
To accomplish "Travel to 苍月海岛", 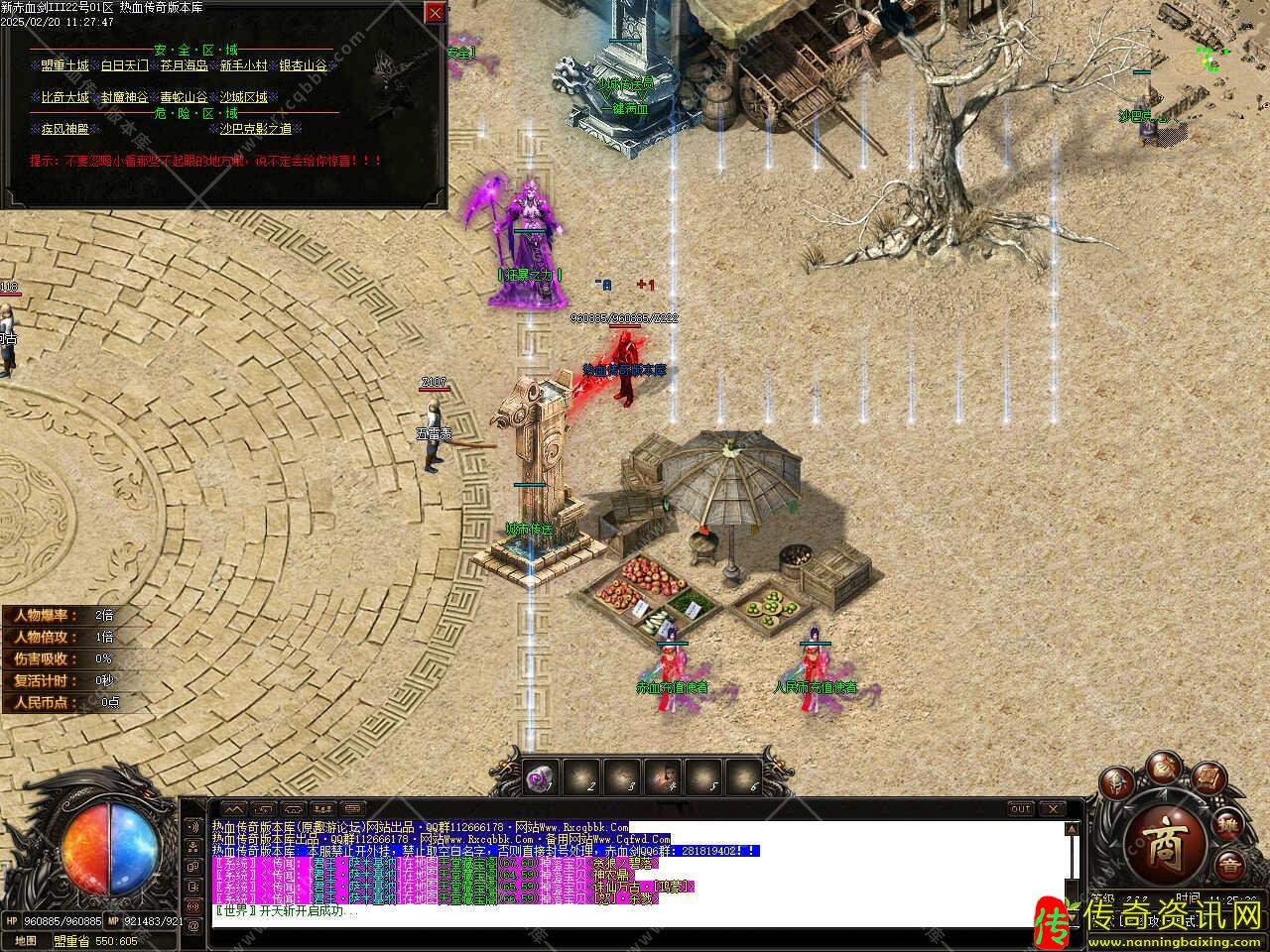I will click(x=185, y=65).
